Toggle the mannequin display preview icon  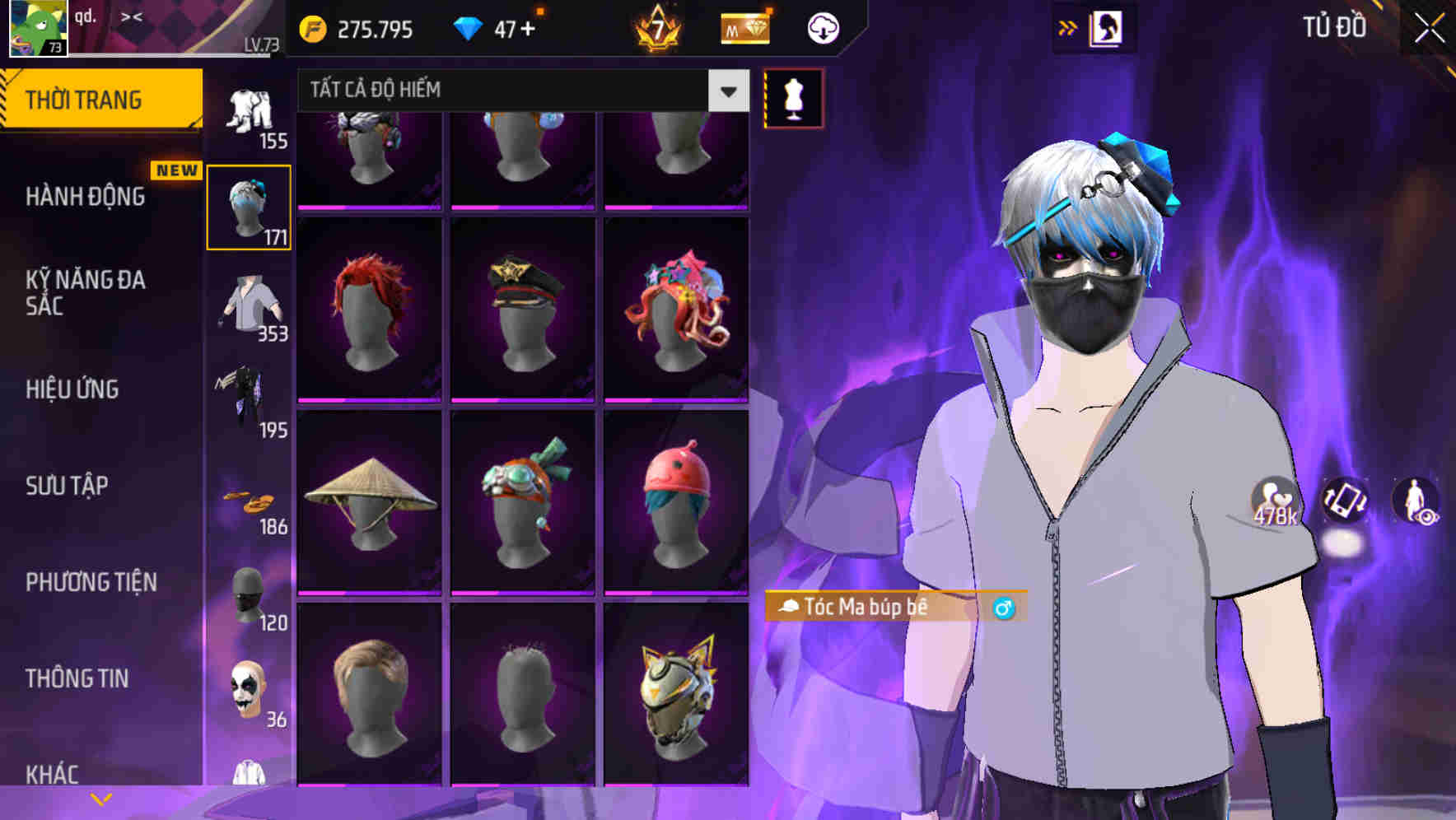[793, 97]
